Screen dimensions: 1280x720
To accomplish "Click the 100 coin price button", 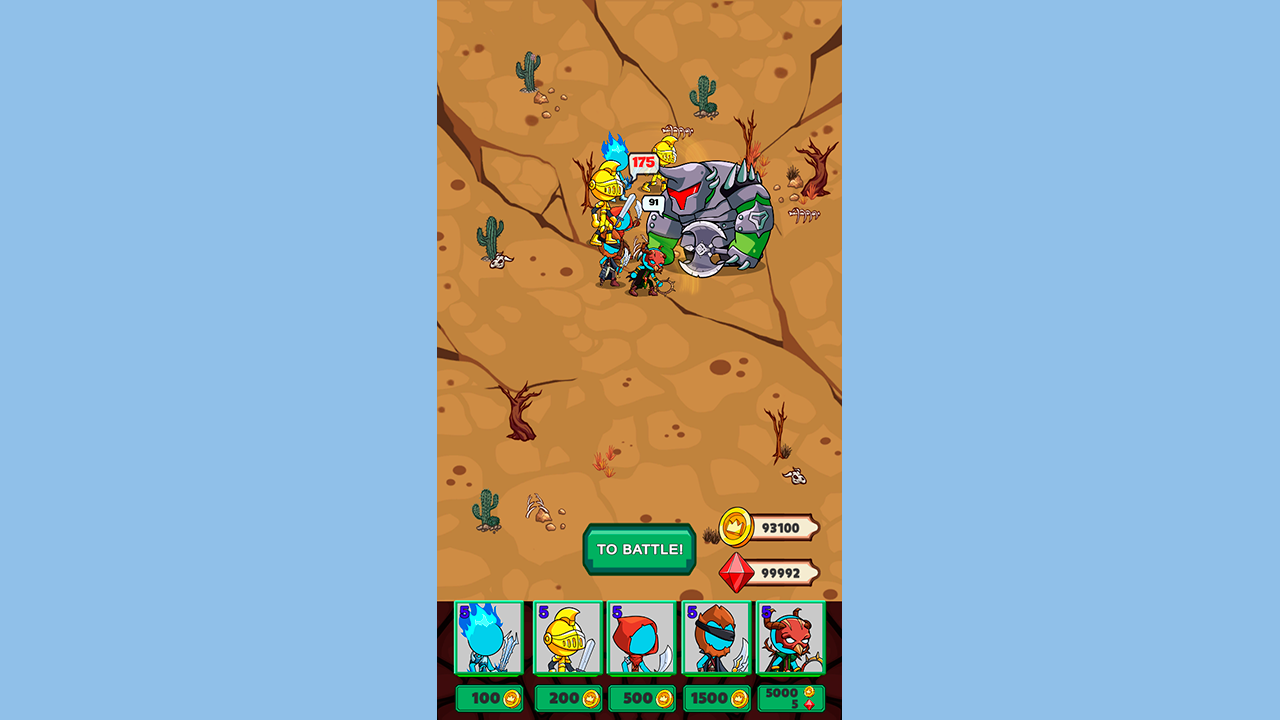I will click(x=489, y=698).
